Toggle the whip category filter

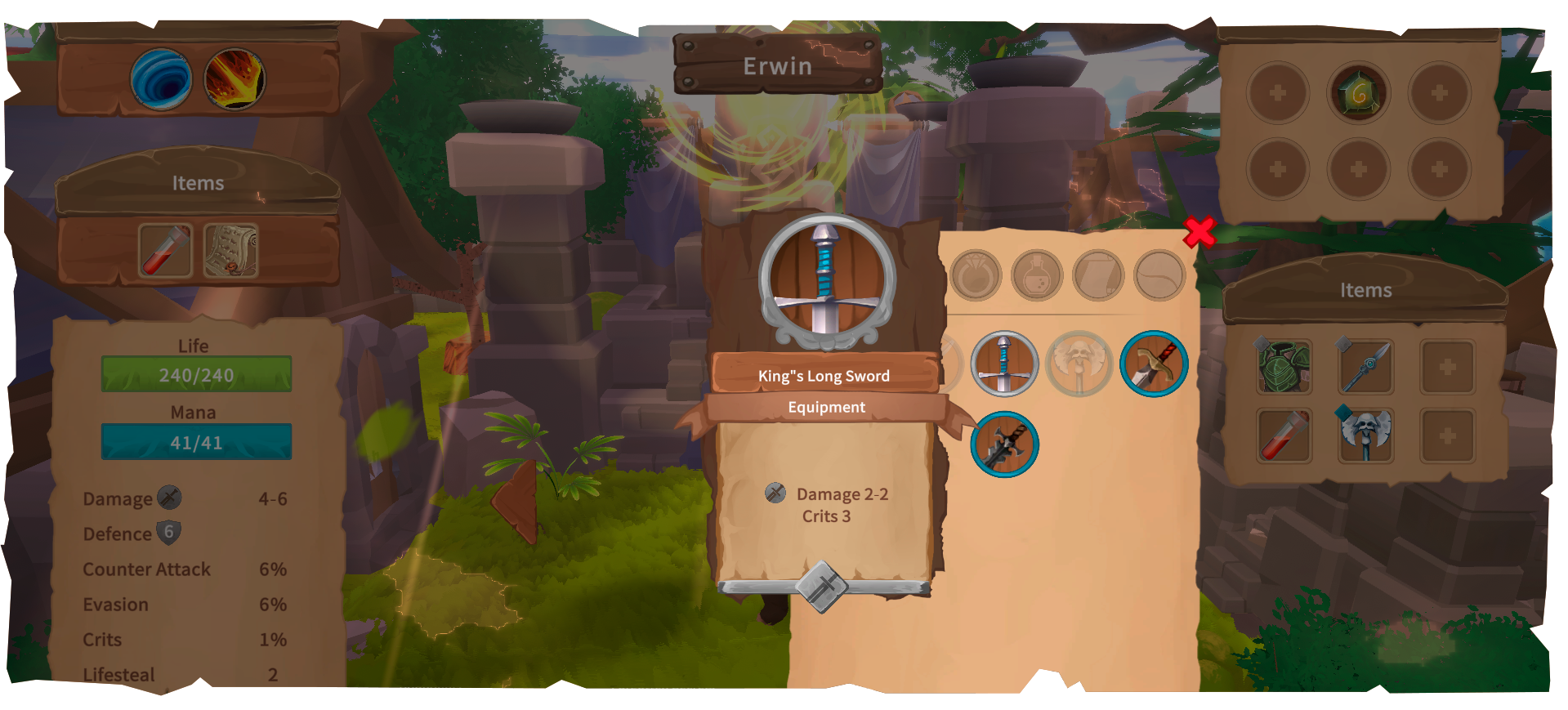[1160, 275]
